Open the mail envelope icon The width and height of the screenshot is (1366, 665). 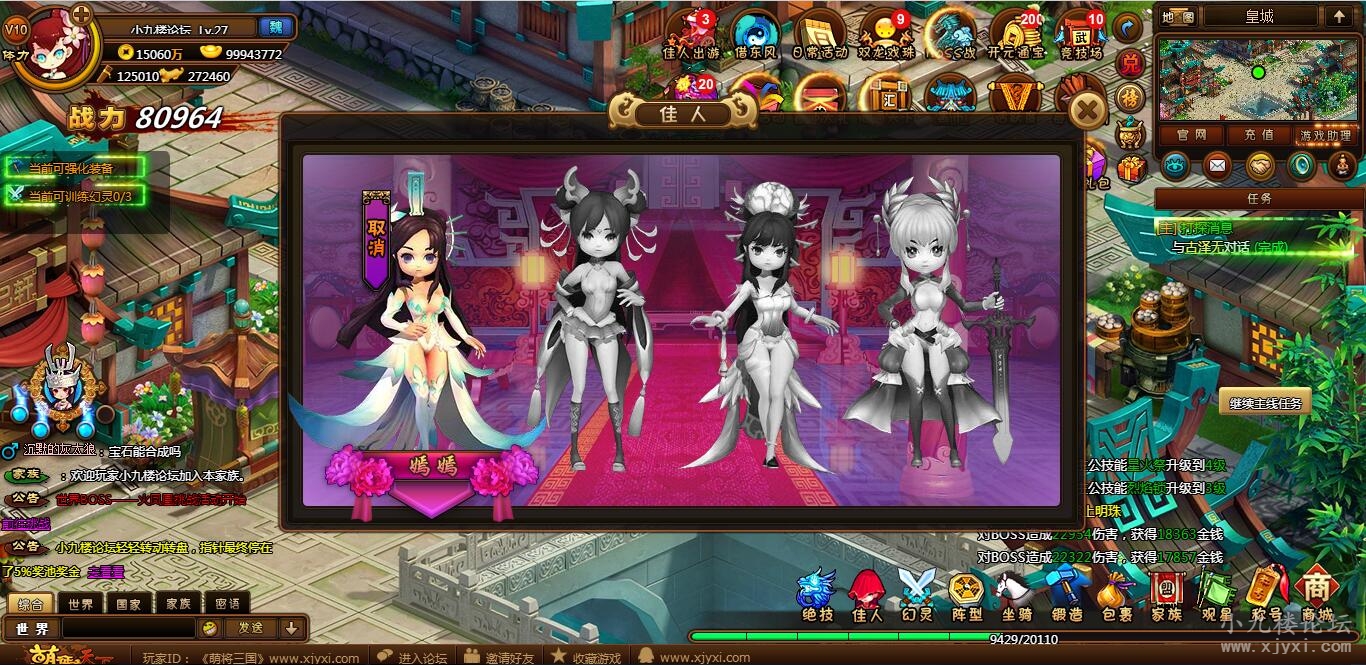click(x=1216, y=165)
